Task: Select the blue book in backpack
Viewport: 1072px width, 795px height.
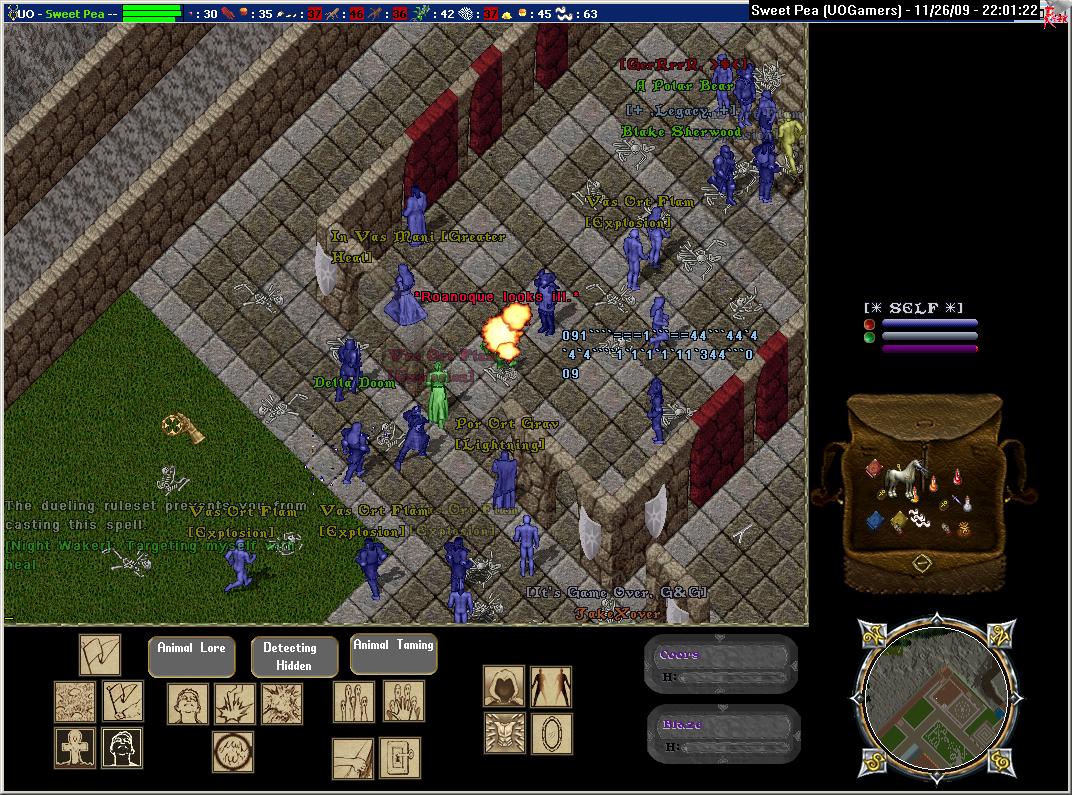Action: [x=875, y=520]
